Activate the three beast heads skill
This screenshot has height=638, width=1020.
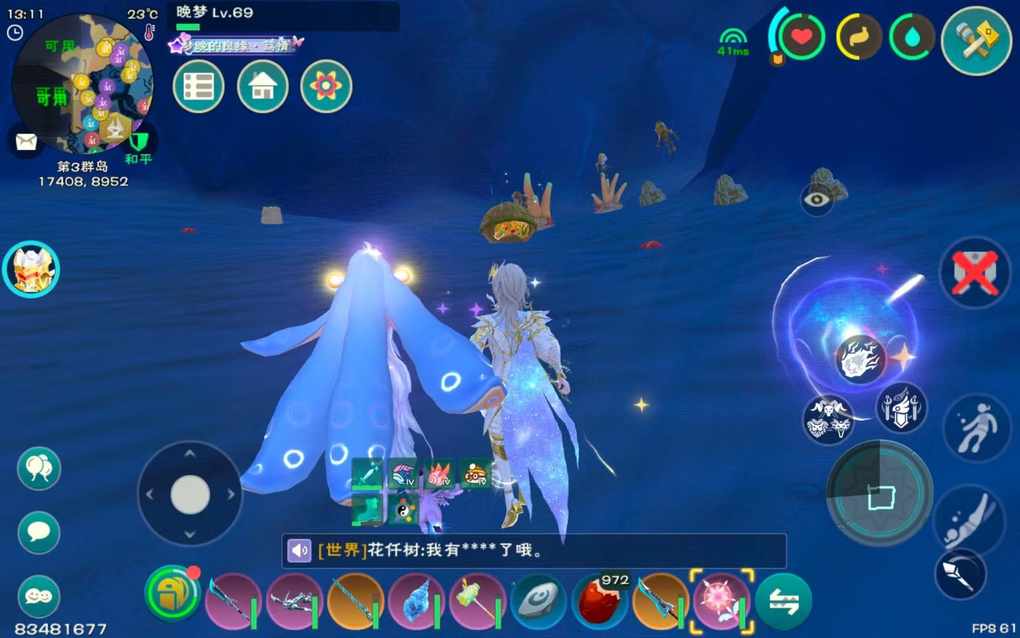tap(829, 418)
